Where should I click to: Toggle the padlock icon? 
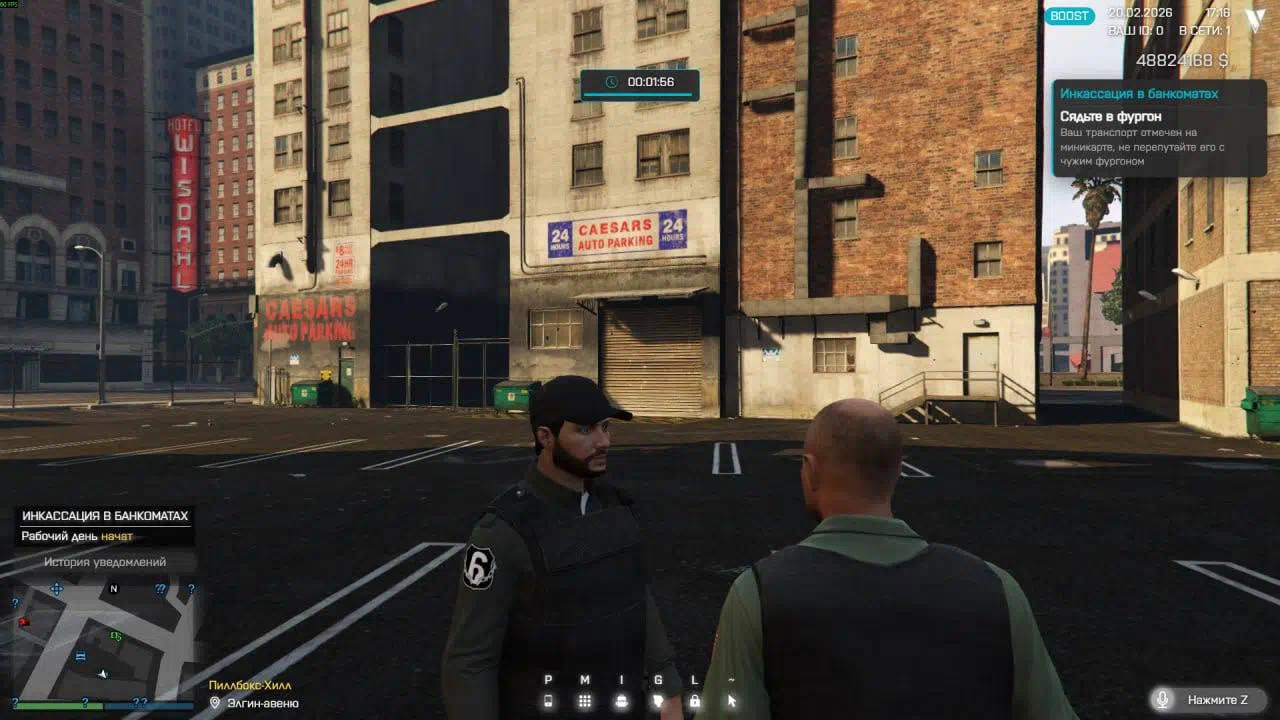pyautogui.click(x=694, y=701)
